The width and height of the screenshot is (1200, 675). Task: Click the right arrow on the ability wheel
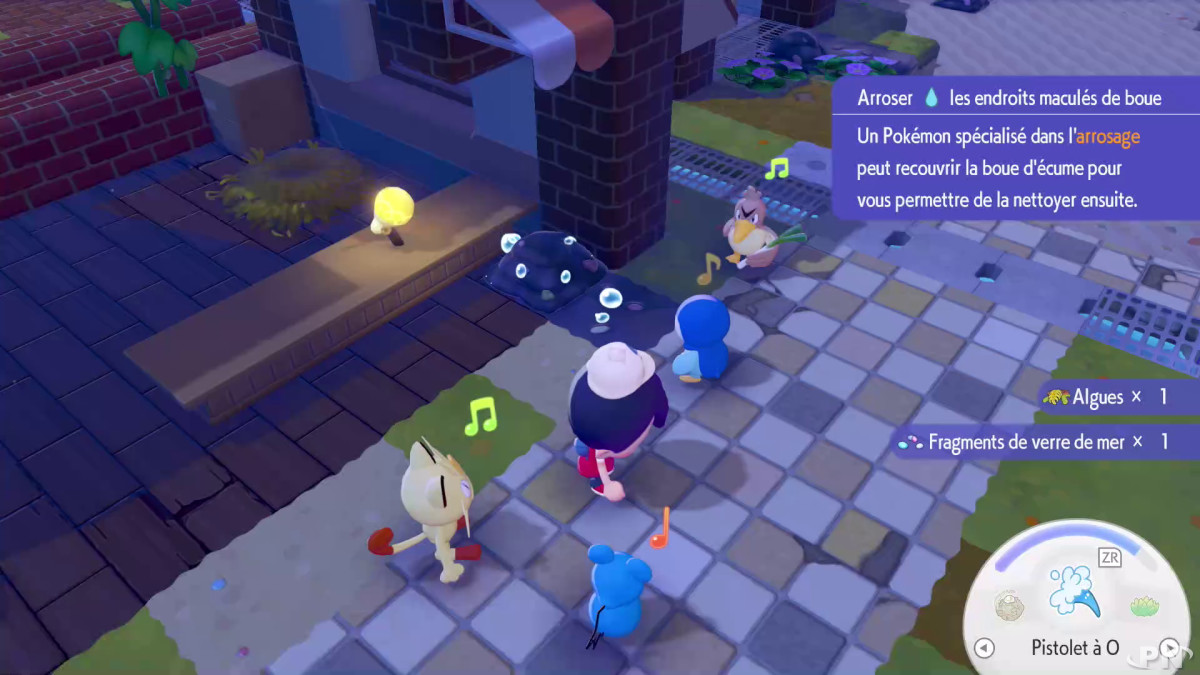pyautogui.click(x=1168, y=648)
